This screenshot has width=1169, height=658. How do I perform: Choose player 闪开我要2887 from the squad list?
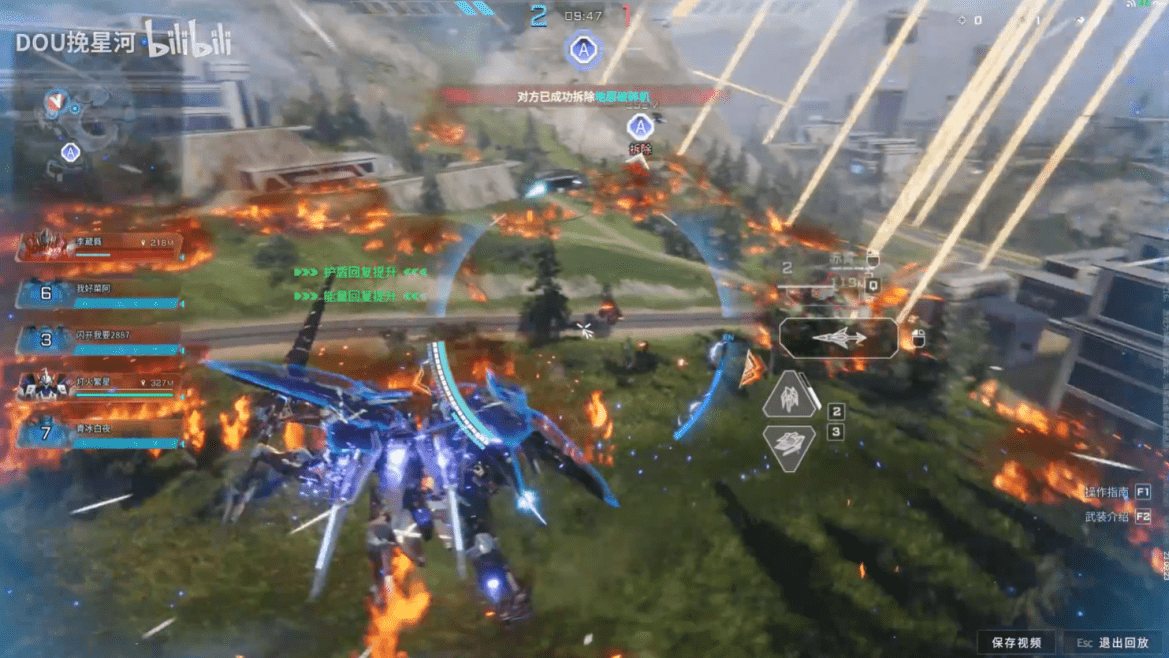pyautogui.click(x=98, y=340)
